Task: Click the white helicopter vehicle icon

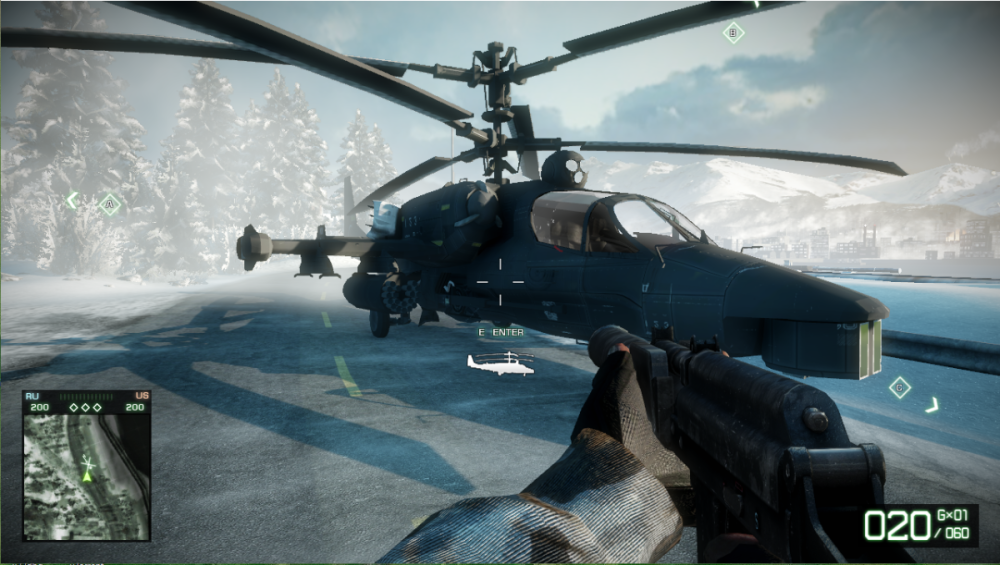Action: click(x=501, y=363)
